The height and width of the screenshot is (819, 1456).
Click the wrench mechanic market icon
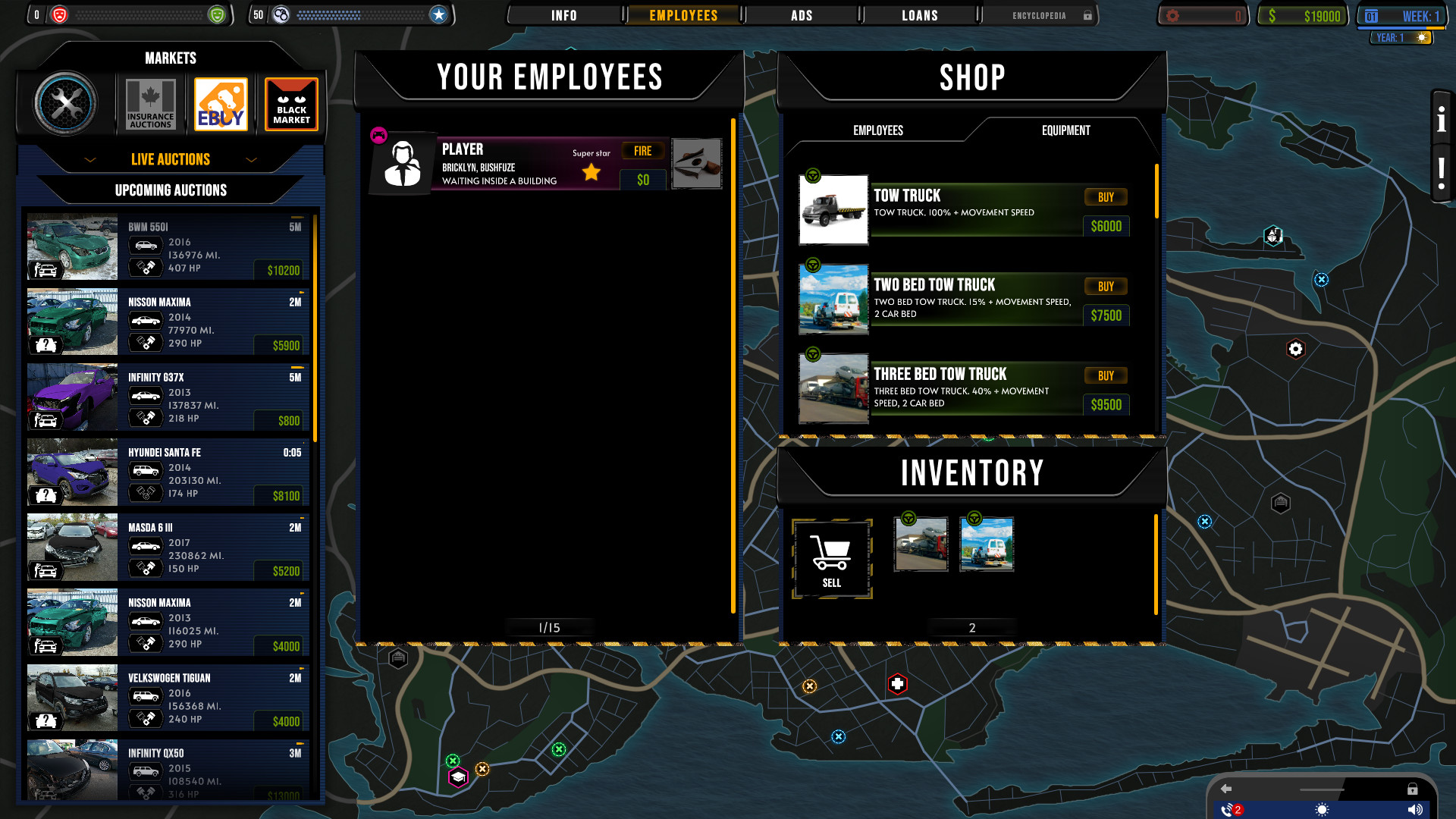tap(68, 103)
